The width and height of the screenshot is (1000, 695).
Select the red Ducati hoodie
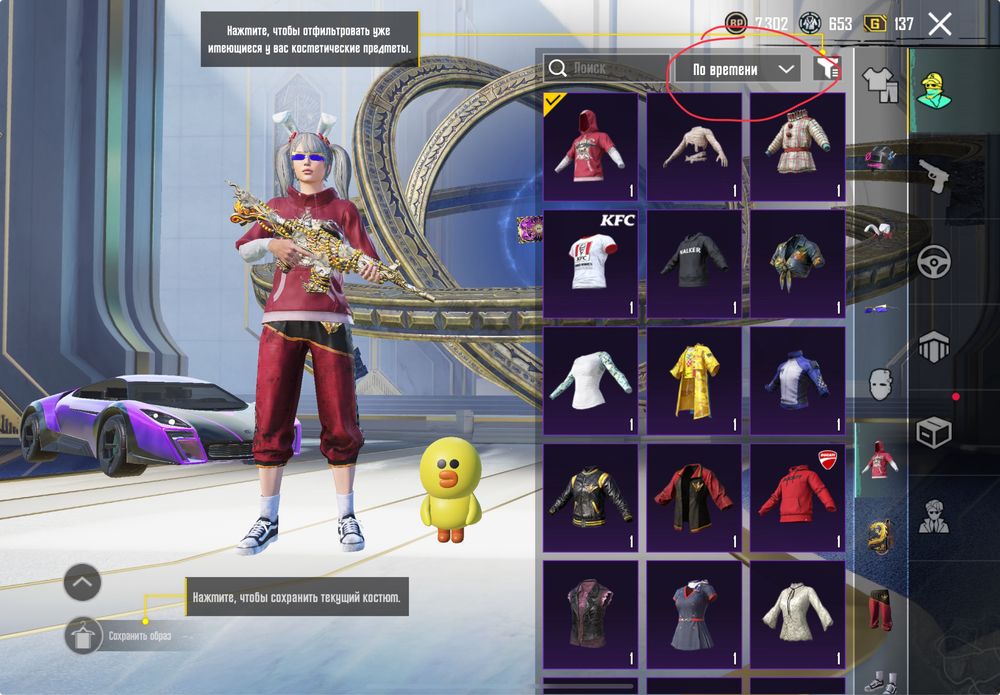click(797, 498)
